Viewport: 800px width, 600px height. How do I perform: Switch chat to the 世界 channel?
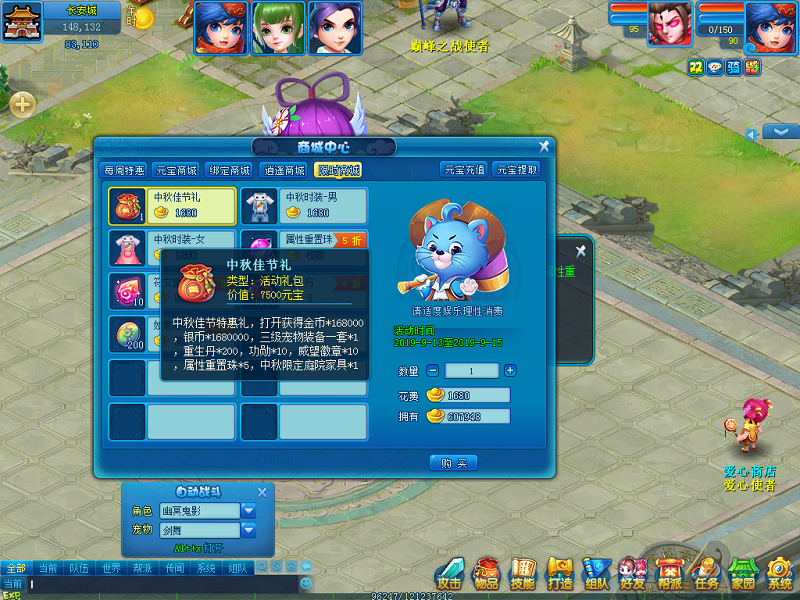click(x=111, y=568)
